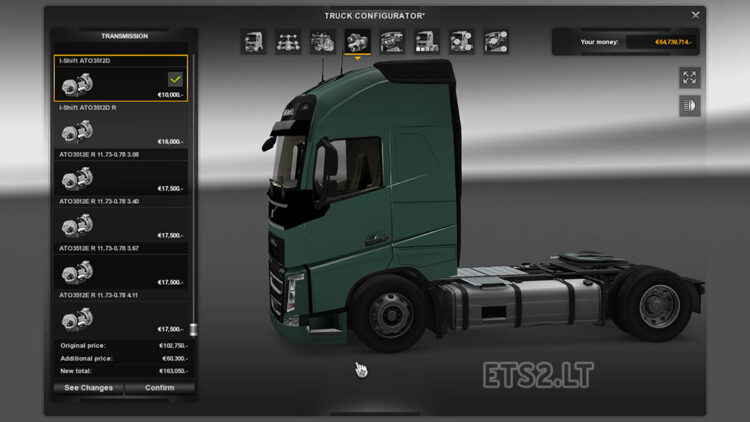This screenshot has width=750, height=422.
Task: Open the highlighted transmission category tab
Action: coord(357,42)
